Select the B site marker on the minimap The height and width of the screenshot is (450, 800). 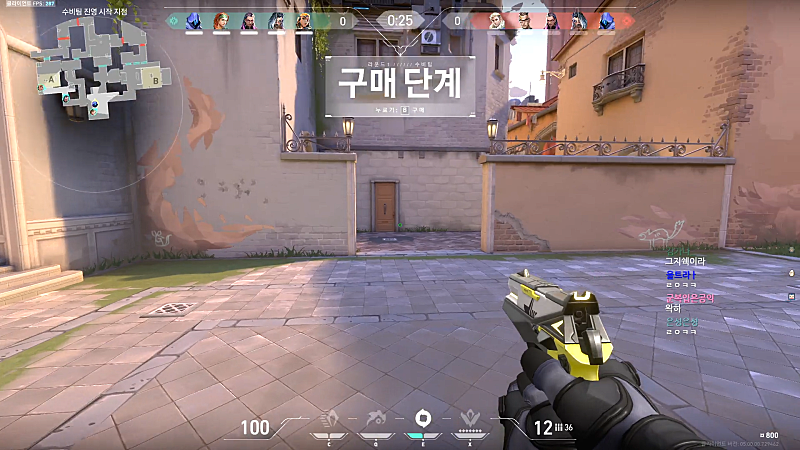154,74
